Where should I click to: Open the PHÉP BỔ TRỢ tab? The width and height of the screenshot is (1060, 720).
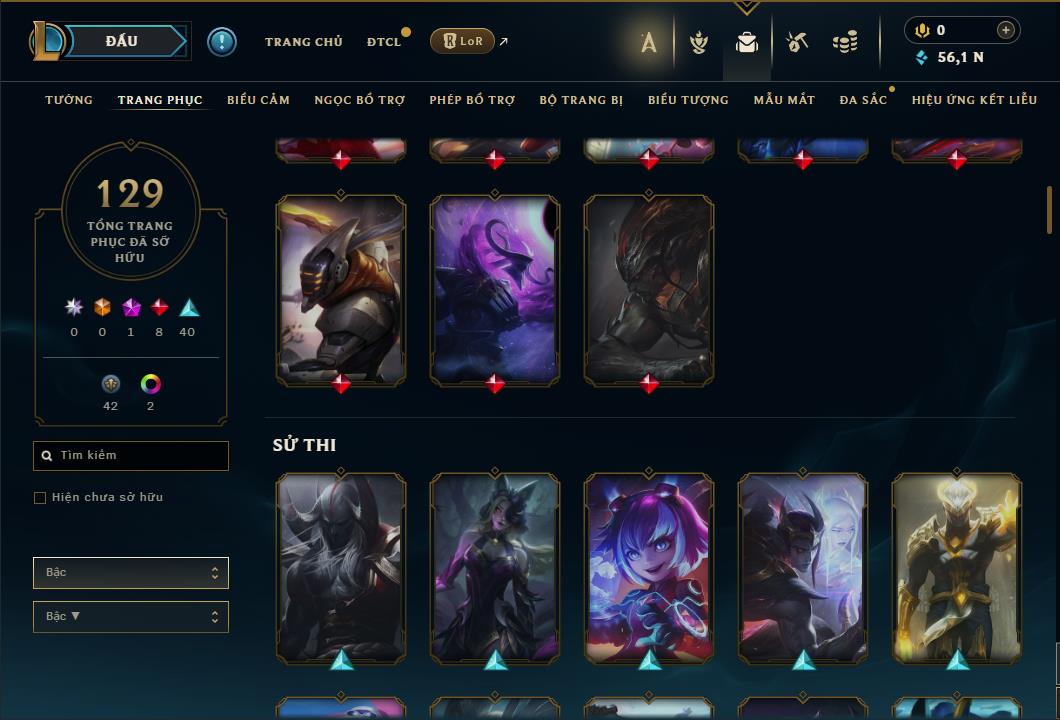pos(472,100)
